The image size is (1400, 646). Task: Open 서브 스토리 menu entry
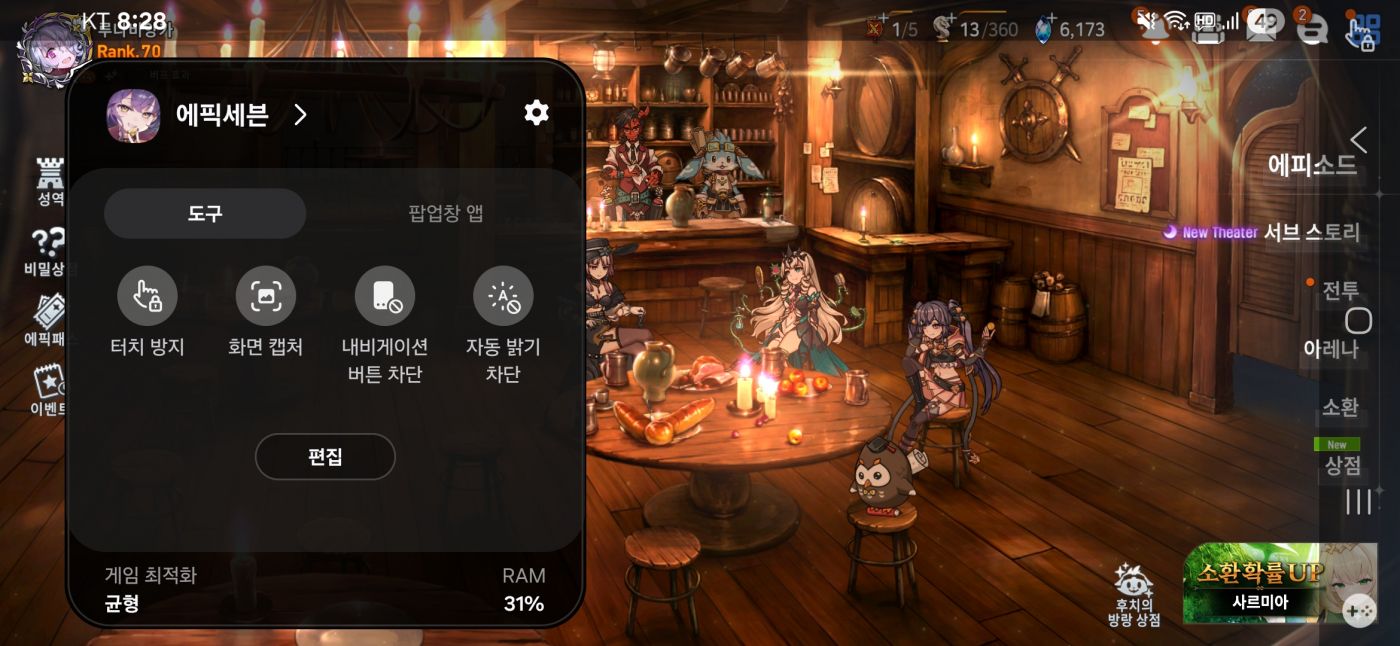(x=1311, y=233)
